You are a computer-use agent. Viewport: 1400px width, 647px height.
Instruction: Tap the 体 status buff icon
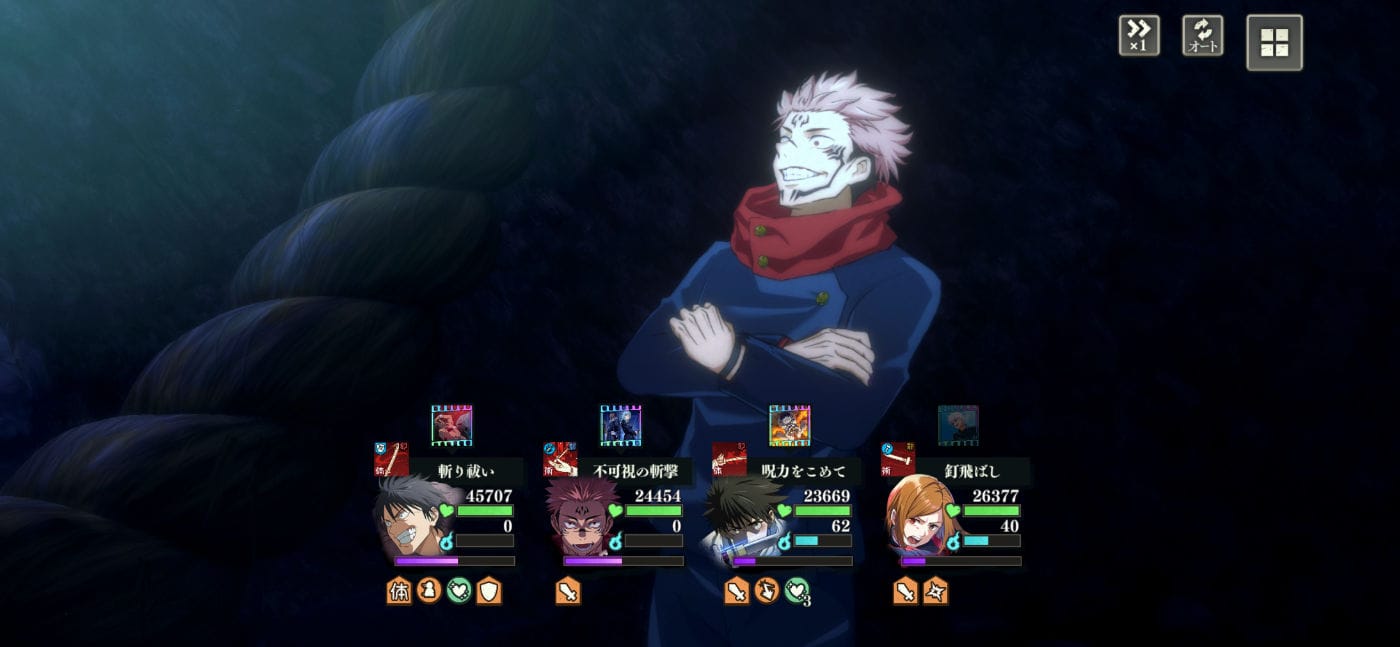click(399, 592)
